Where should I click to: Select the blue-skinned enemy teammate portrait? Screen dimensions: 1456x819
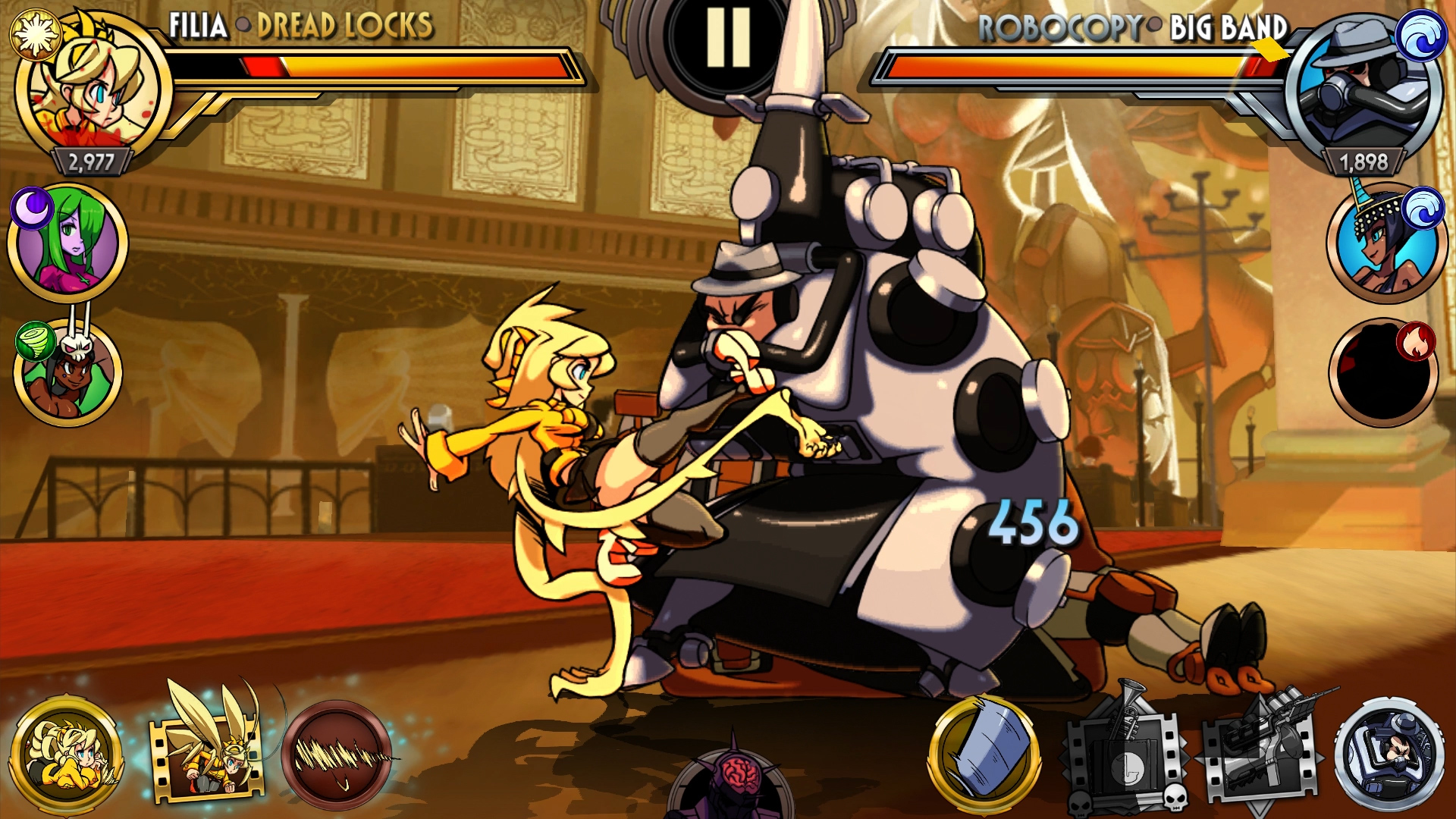[x=1384, y=243]
